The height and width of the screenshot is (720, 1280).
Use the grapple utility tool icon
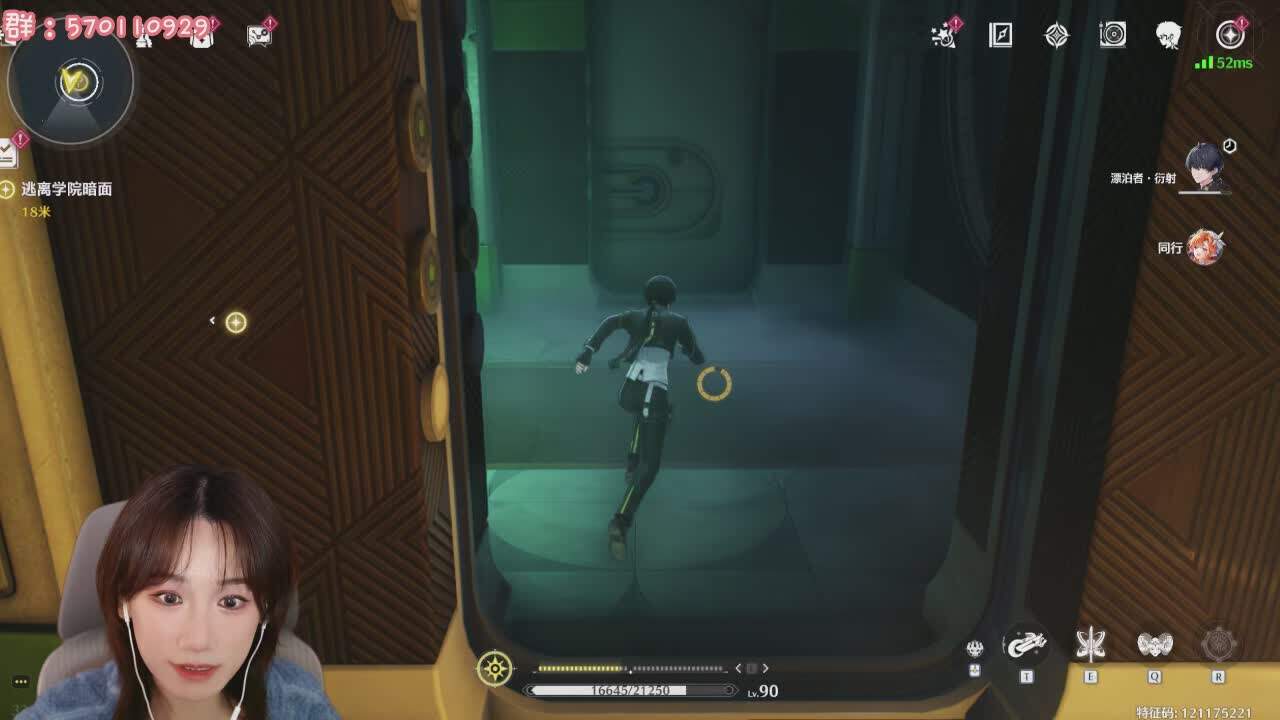point(1025,646)
